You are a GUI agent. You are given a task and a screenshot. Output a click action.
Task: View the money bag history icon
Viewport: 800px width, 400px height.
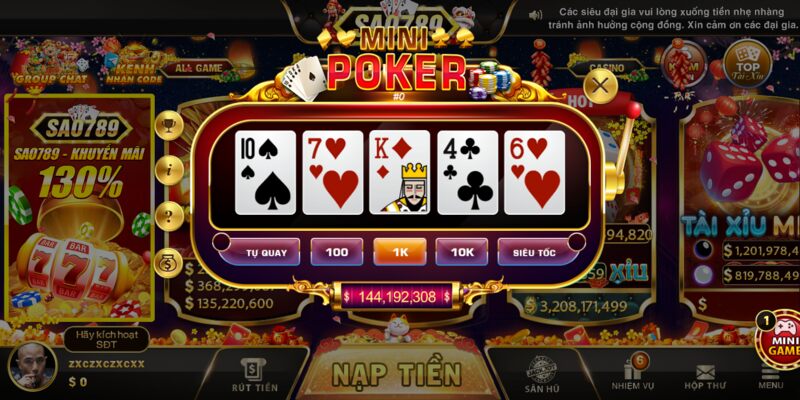tap(169, 262)
